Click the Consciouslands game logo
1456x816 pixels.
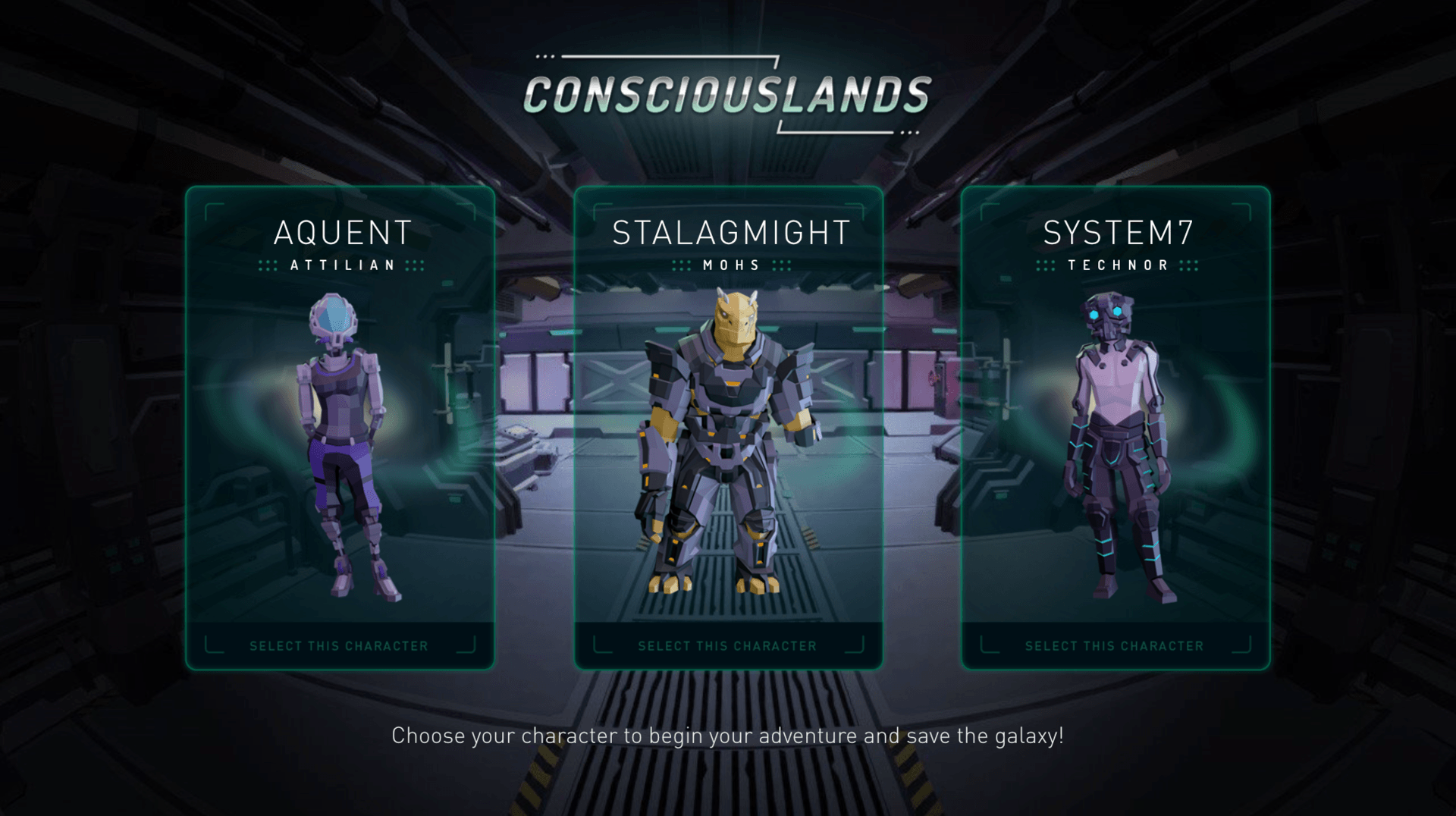coord(728,93)
